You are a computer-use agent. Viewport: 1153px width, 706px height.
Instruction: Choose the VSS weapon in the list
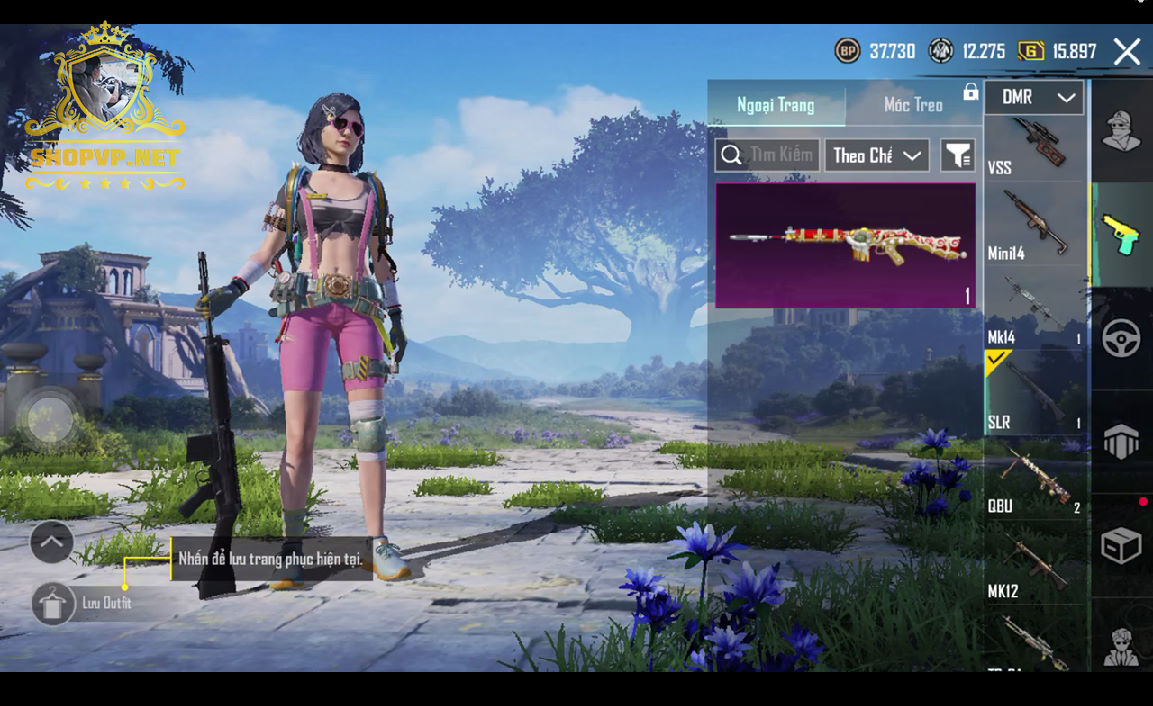point(1034,147)
